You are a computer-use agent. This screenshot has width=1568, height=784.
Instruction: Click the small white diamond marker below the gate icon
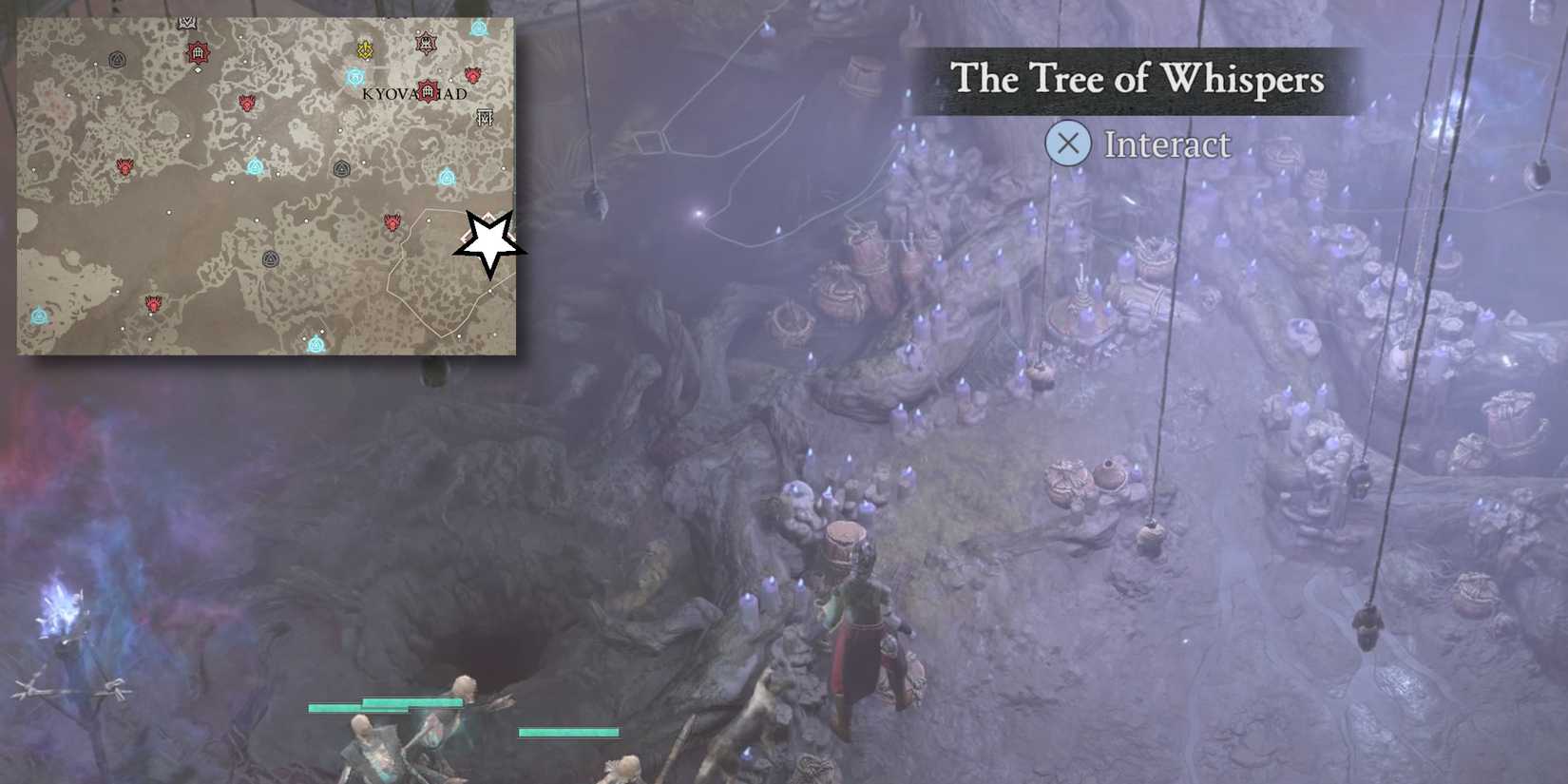[x=198, y=69]
